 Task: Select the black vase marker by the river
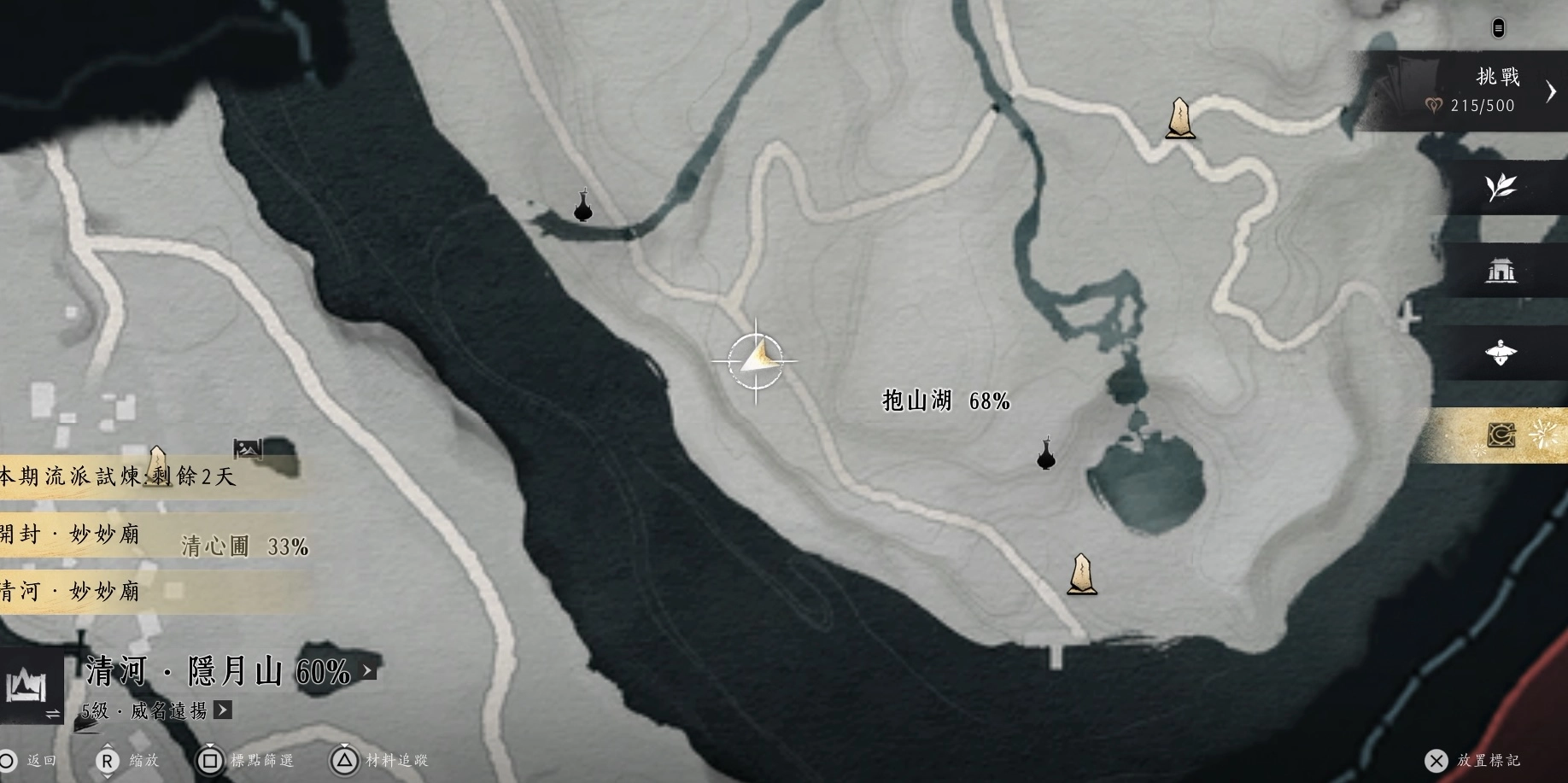[583, 206]
